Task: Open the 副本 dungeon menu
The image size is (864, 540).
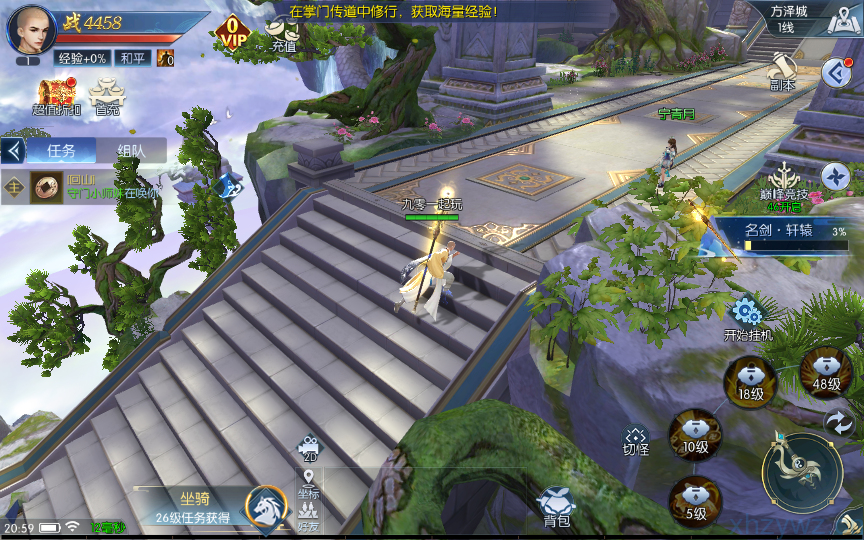Action: (x=782, y=73)
